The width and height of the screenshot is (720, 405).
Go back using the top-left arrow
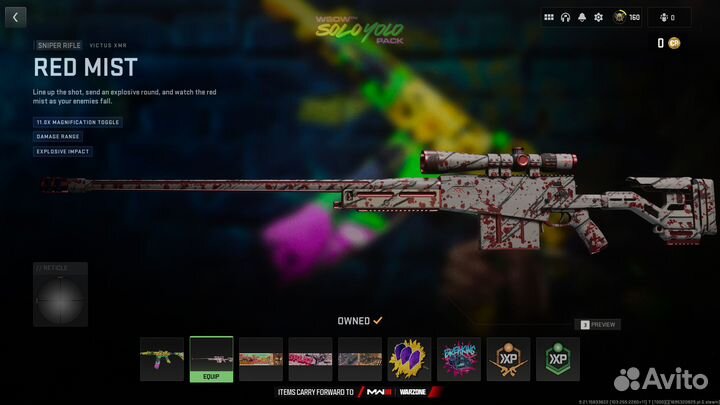(x=14, y=17)
